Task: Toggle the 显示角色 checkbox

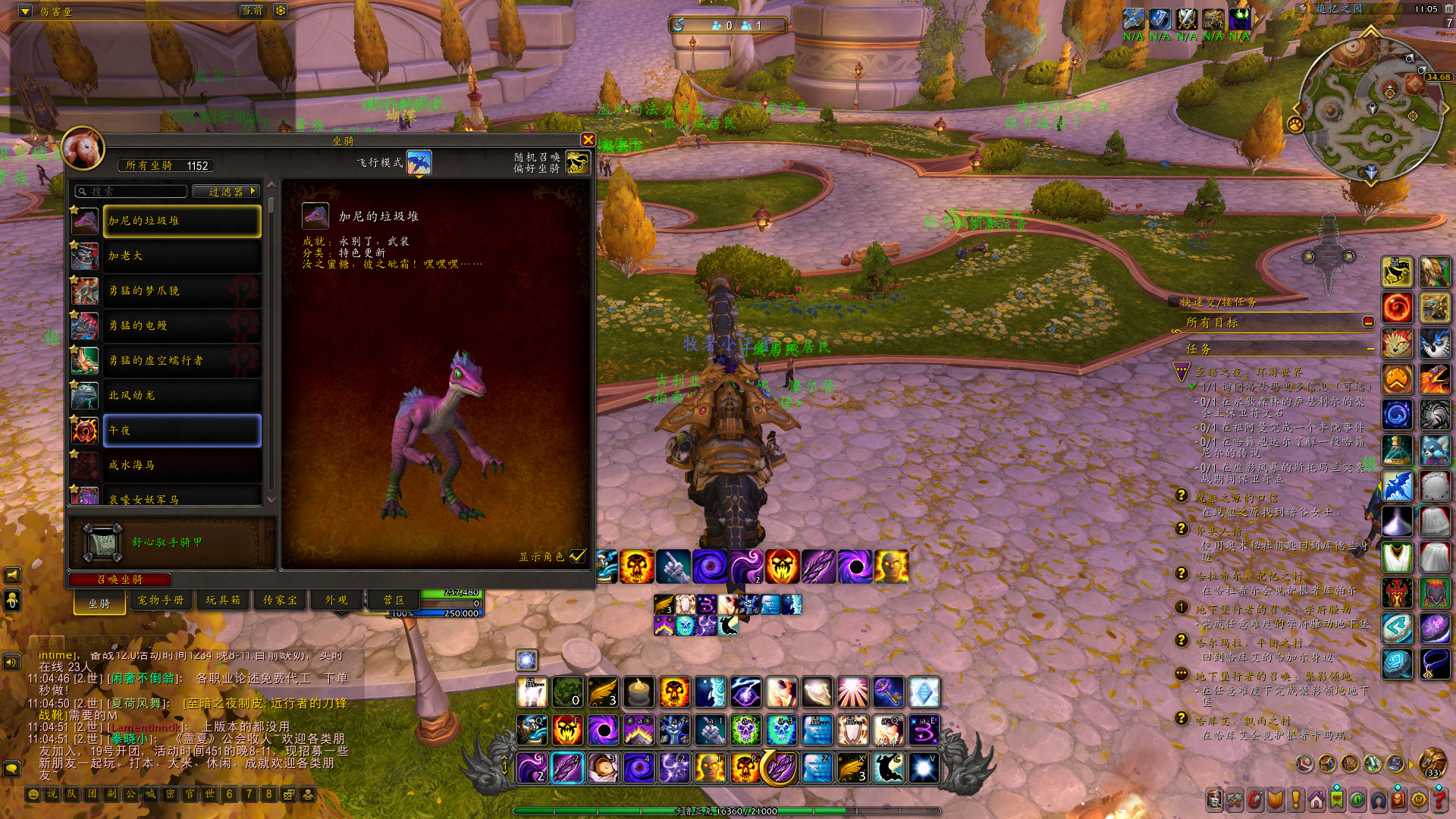Action: click(x=578, y=556)
